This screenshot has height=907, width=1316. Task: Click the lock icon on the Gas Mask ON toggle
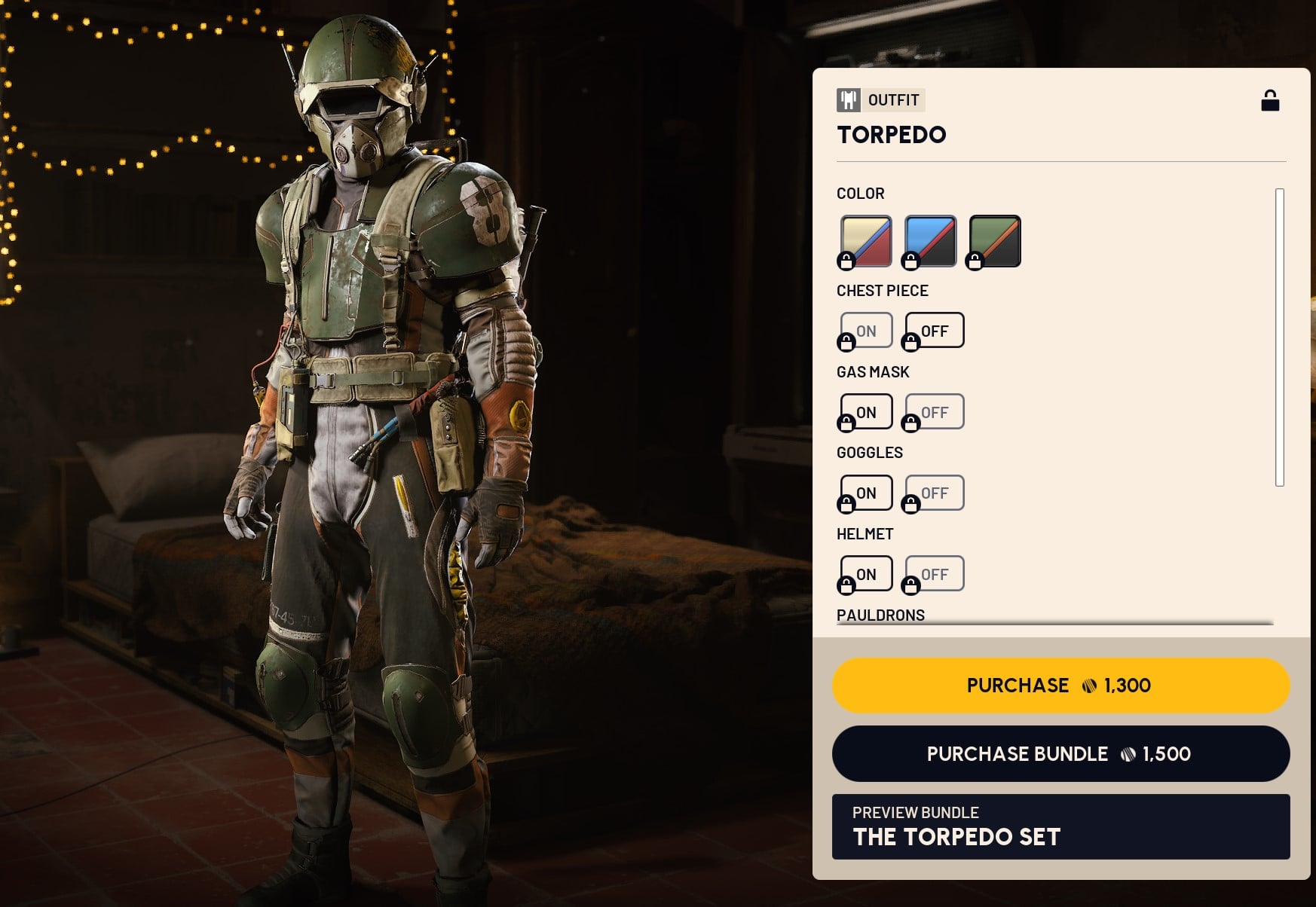[x=845, y=424]
